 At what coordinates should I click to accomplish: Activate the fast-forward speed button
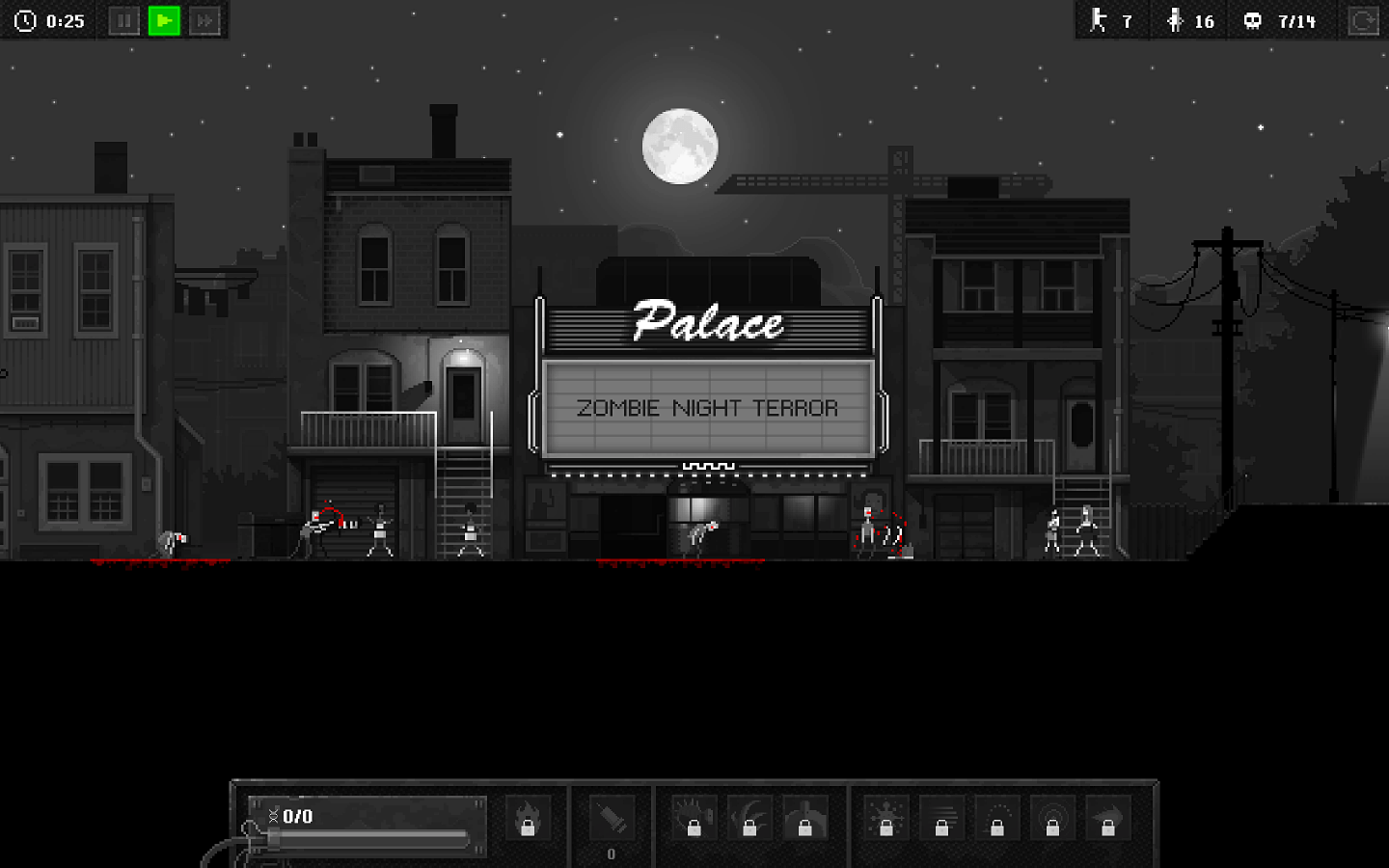click(x=204, y=20)
